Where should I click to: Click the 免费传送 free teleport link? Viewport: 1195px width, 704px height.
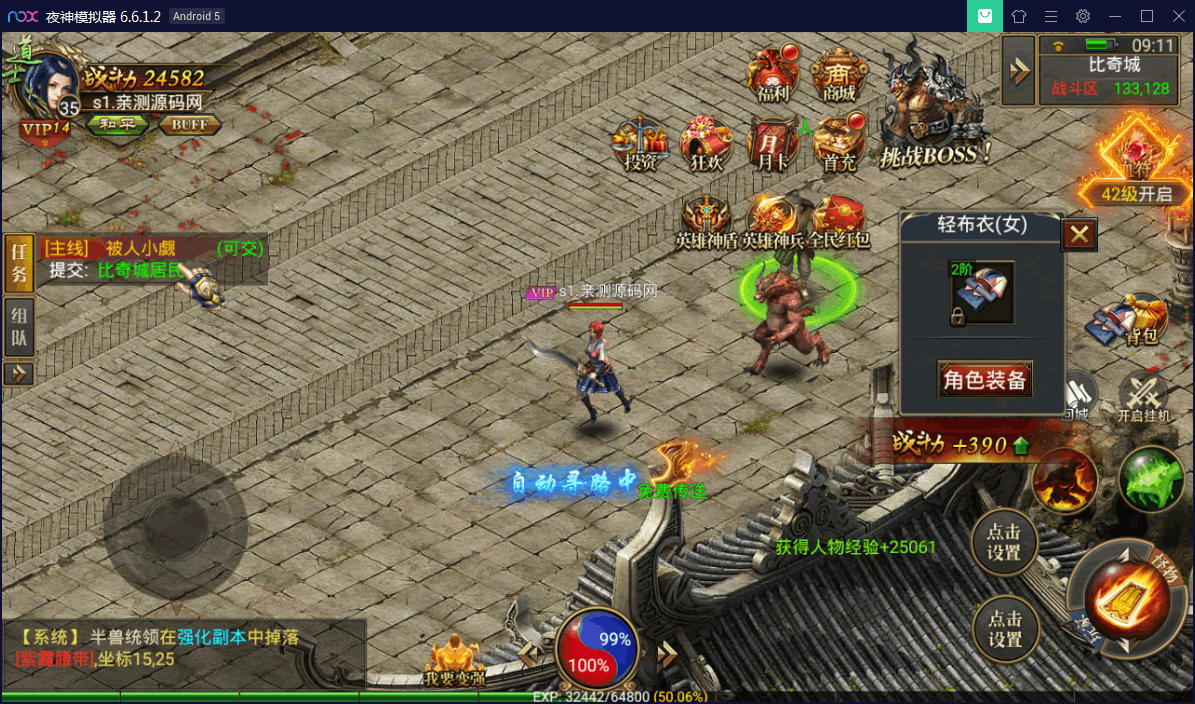click(673, 491)
